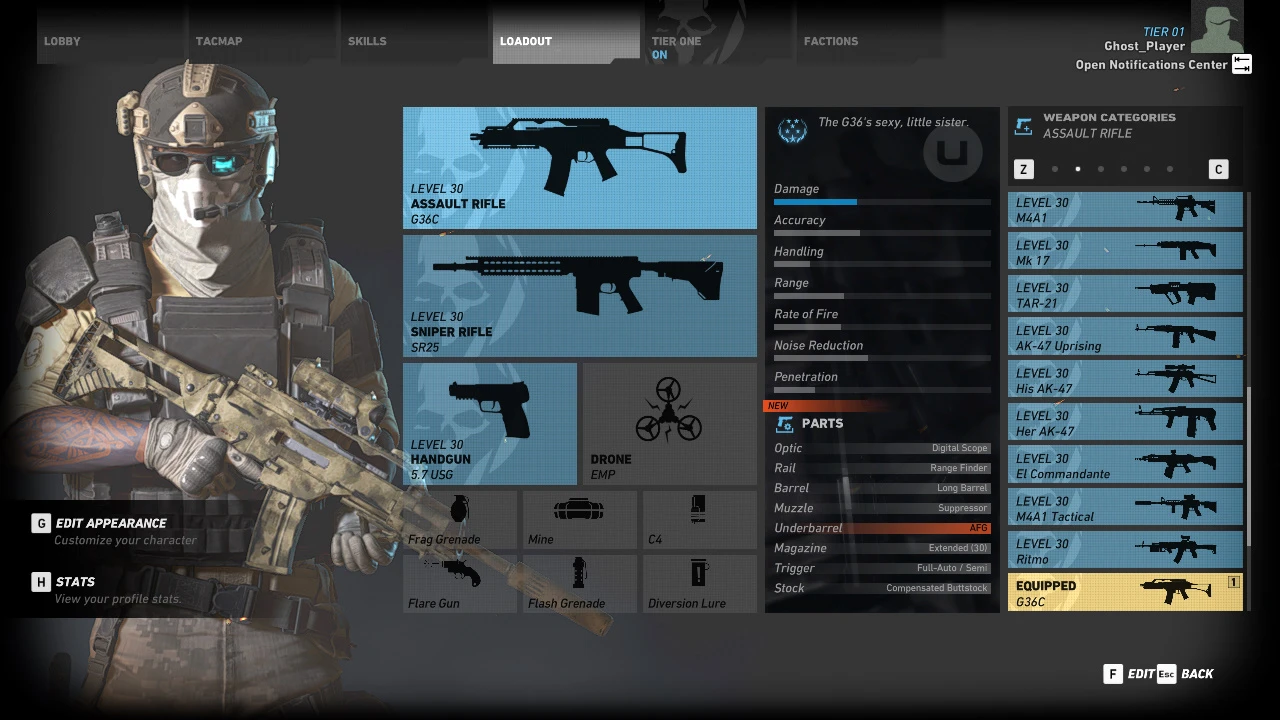Open the SKILLS tab
This screenshot has height=720, width=1280.
pos(367,41)
